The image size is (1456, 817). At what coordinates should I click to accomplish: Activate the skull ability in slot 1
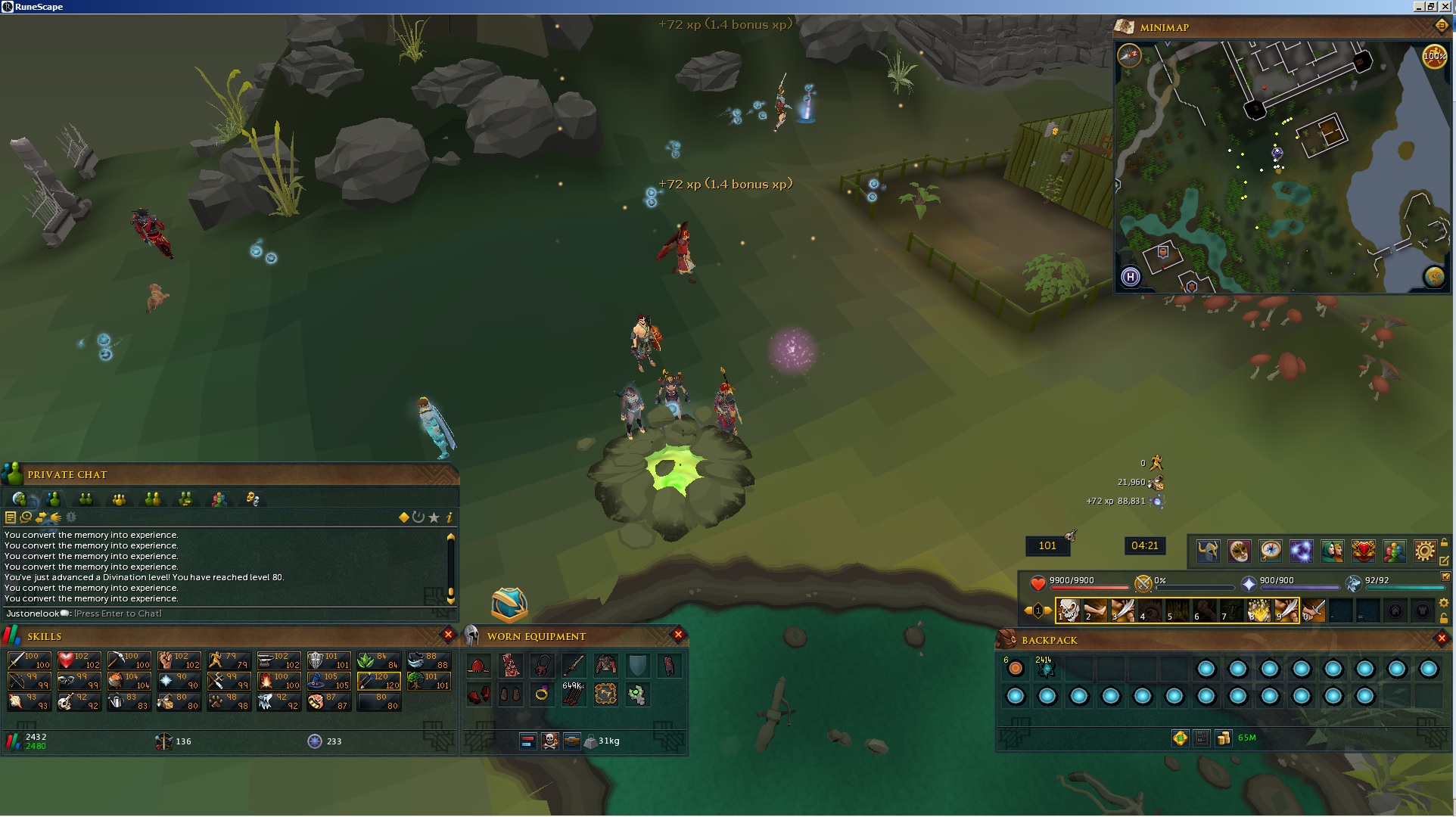click(x=1068, y=610)
